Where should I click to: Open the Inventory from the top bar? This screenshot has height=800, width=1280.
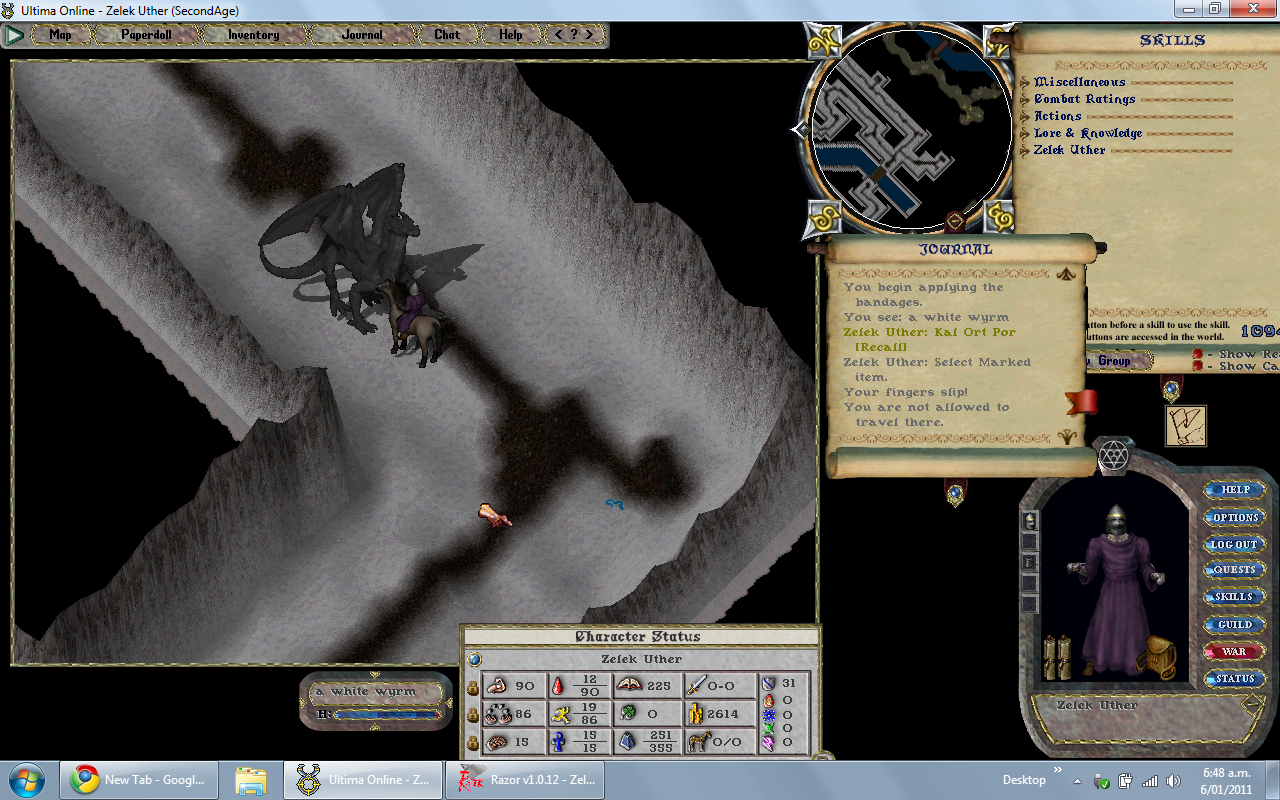pos(253,35)
